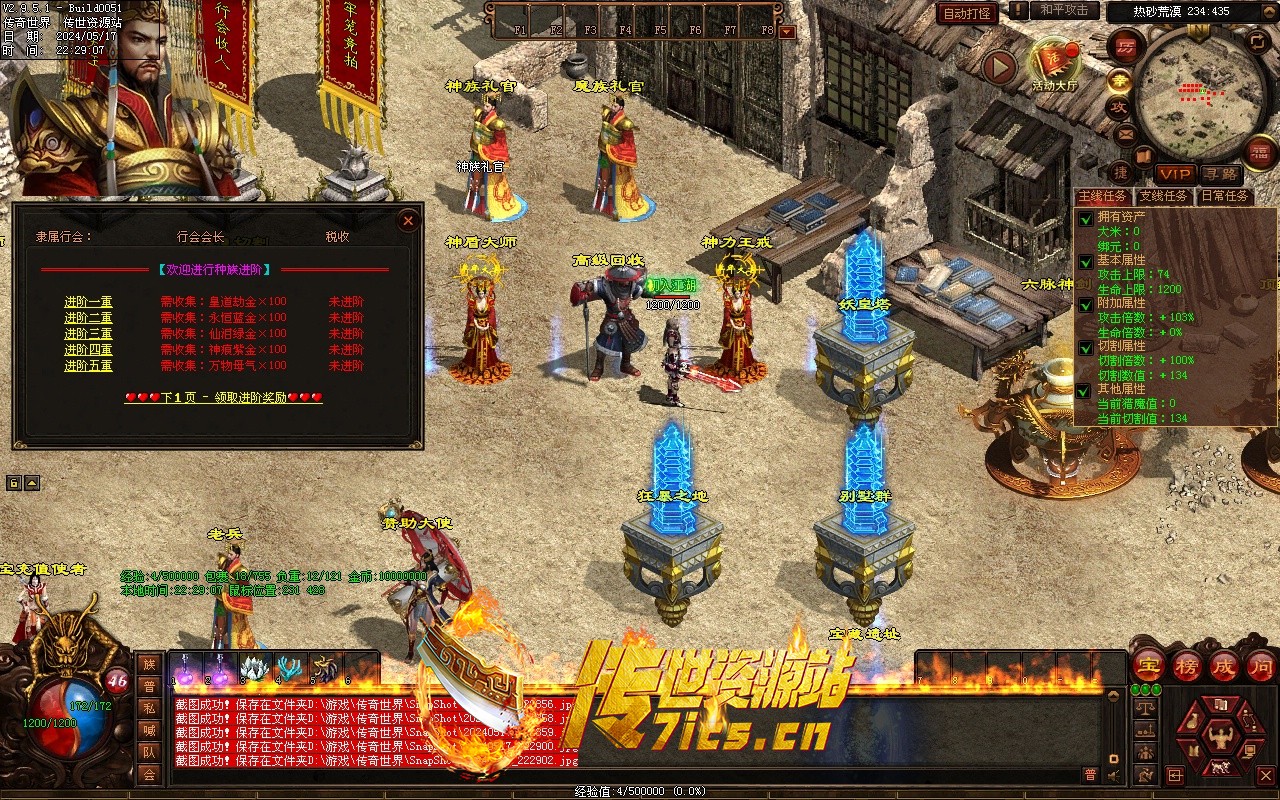The image size is (1280, 800).
Task: Switch the 和平攻击 attack mode
Action: [x=1064, y=10]
